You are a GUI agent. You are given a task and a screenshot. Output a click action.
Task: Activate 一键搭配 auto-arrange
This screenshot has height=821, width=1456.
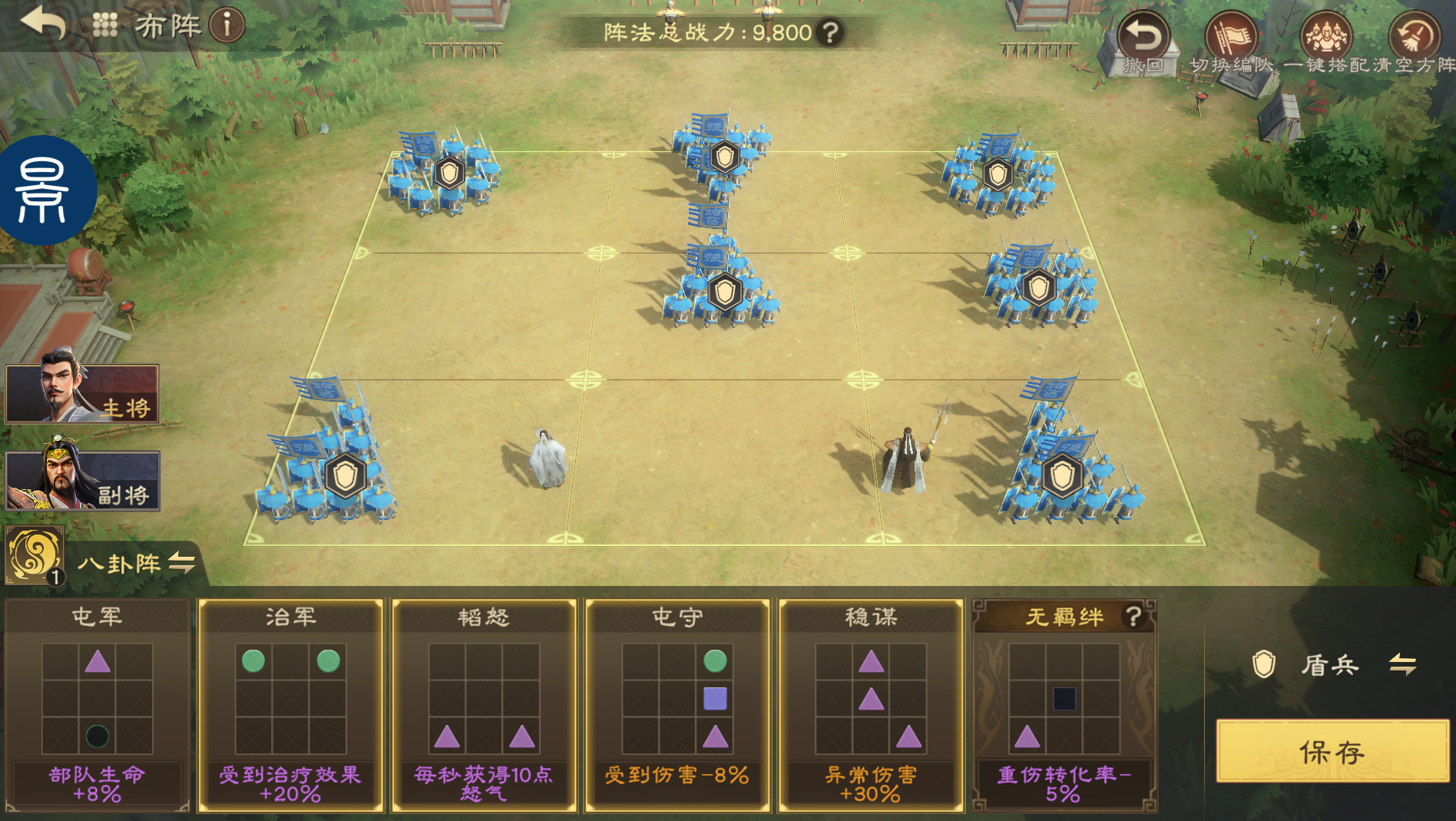[x=1326, y=42]
